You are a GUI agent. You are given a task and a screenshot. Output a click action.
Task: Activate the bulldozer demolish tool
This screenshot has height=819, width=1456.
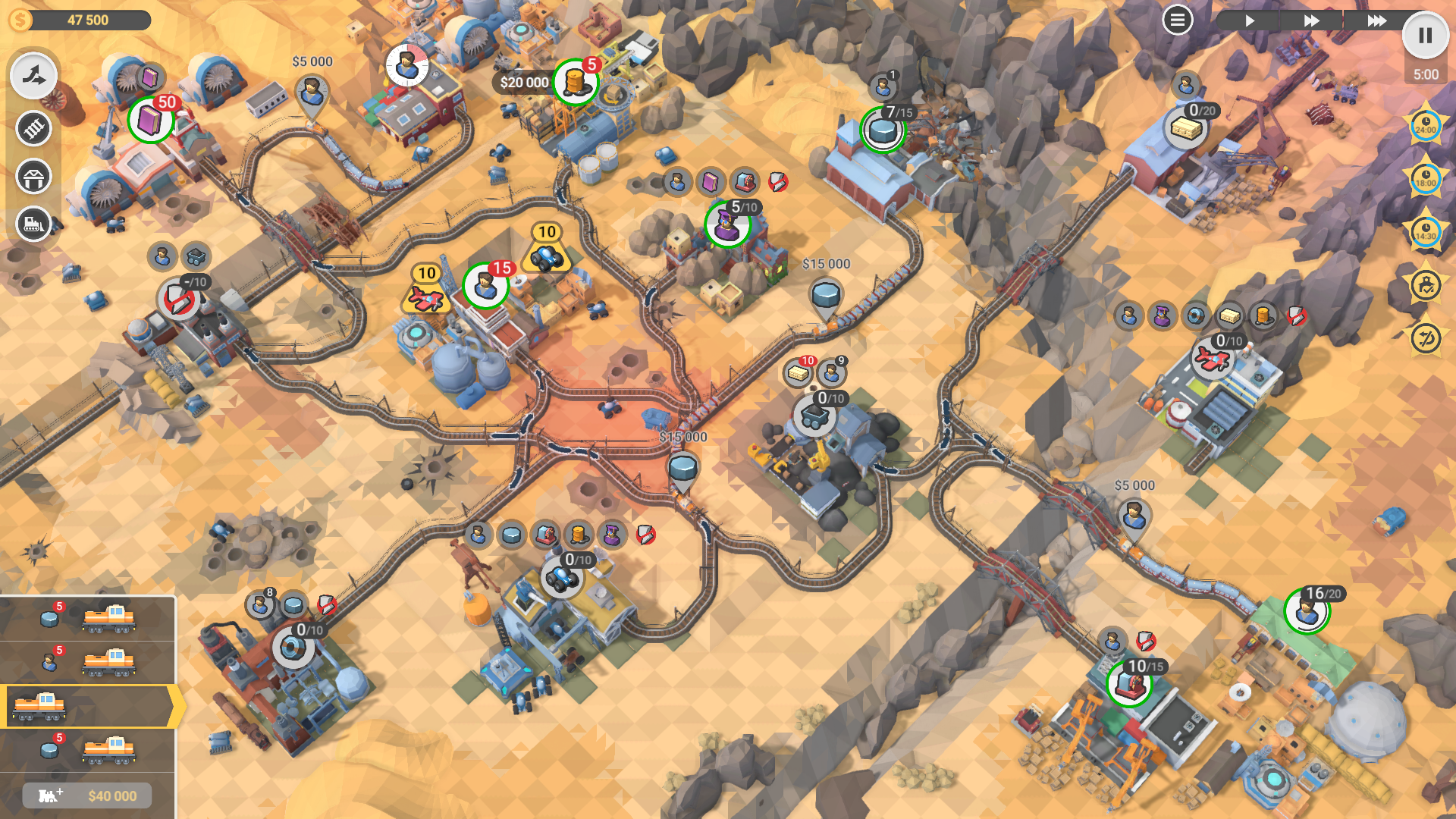click(33, 224)
